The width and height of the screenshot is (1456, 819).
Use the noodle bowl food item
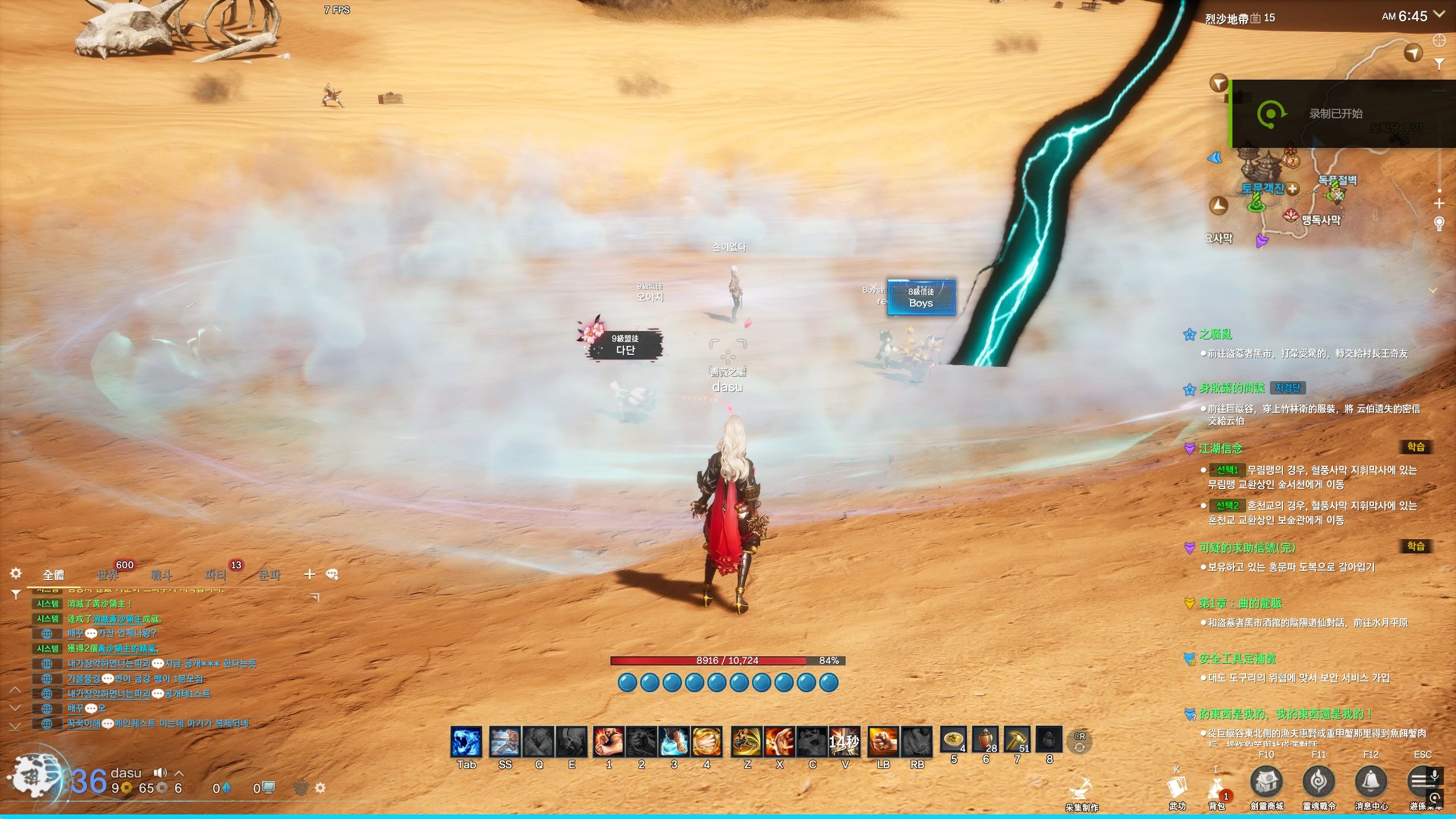953,741
